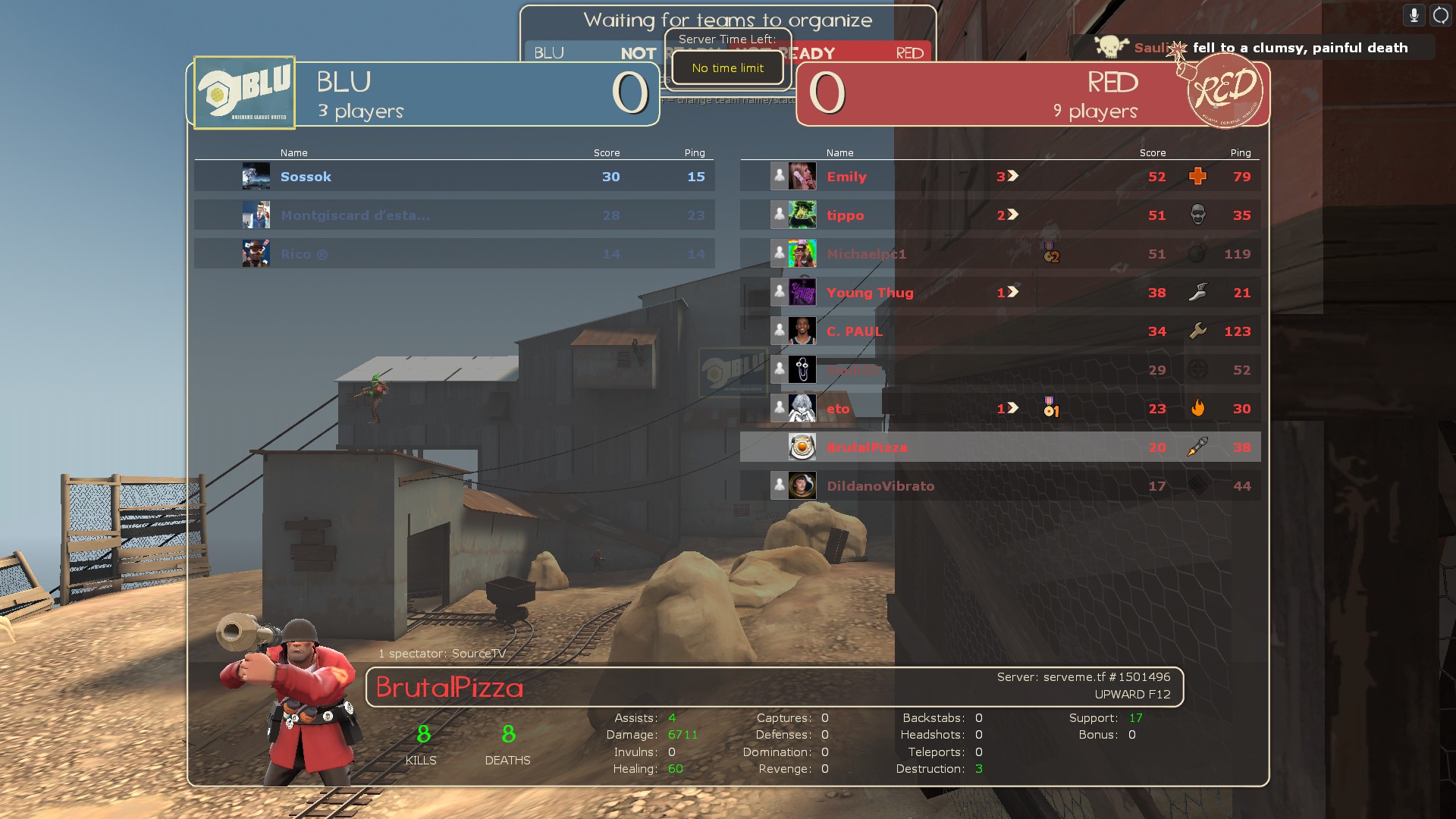This screenshot has width=1456, height=819.
Task: Select the Montgiscard d'esta... player row
Action: [x=455, y=215]
